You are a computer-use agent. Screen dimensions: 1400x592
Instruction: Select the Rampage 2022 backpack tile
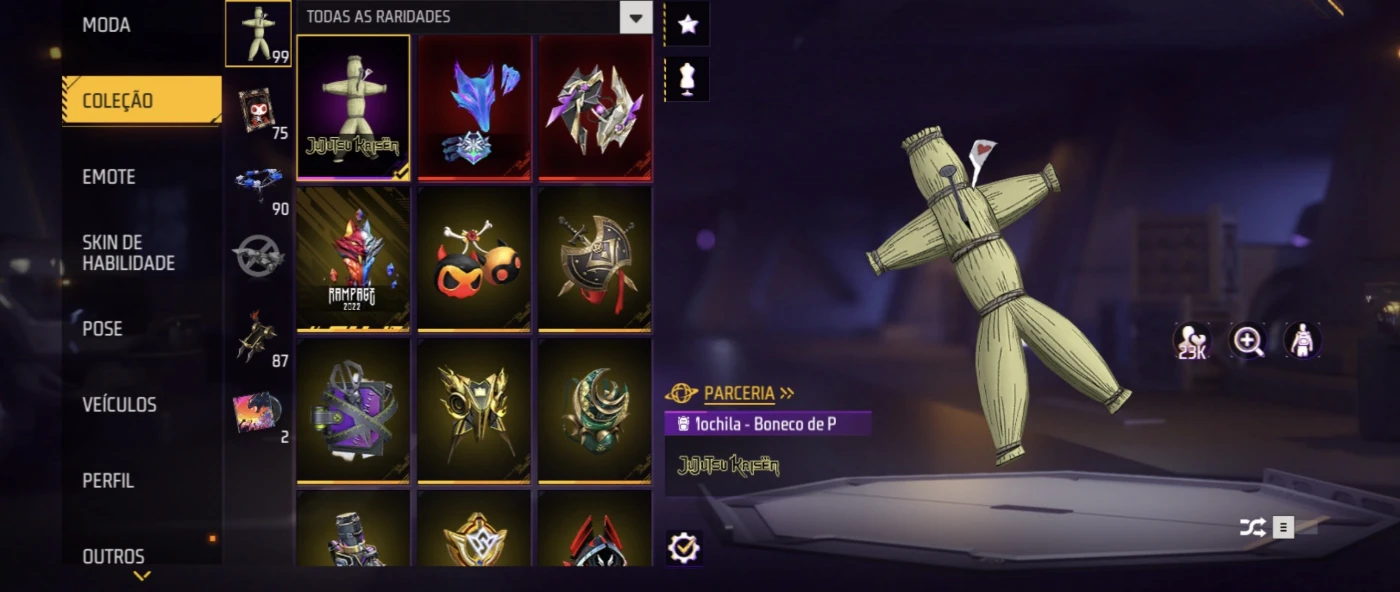pos(353,259)
